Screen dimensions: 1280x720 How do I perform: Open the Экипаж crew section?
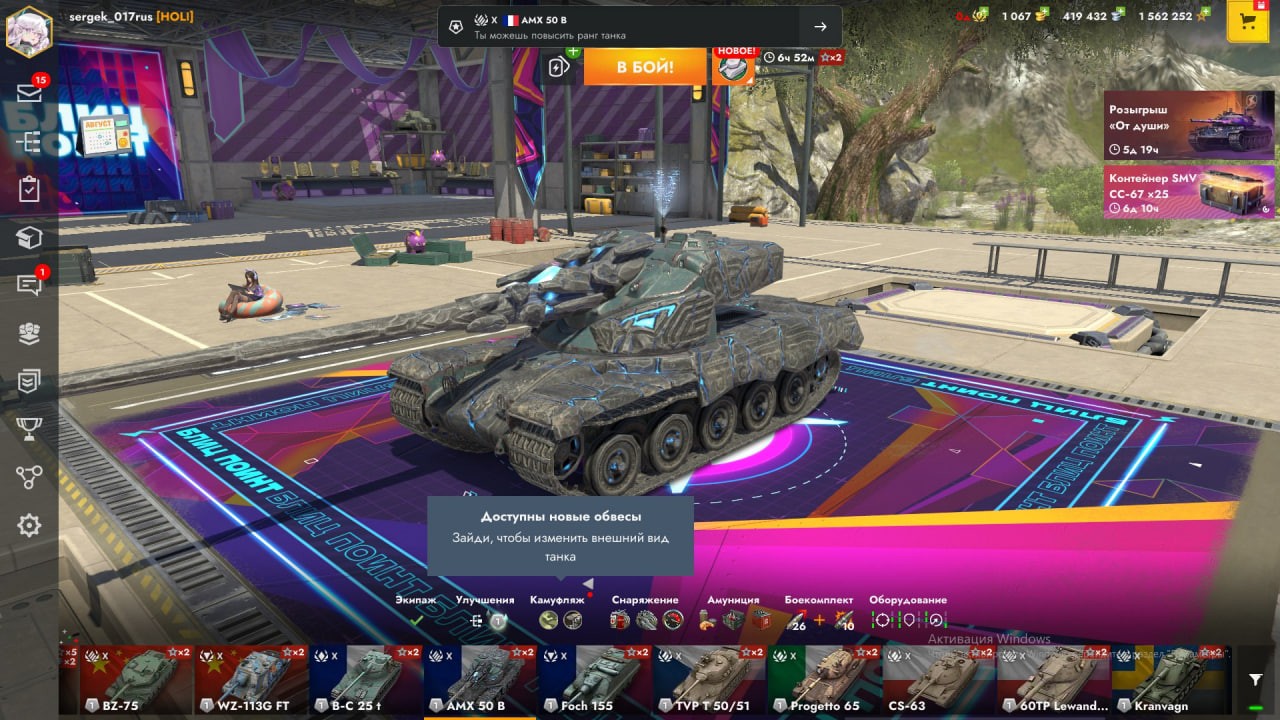coord(416,611)
